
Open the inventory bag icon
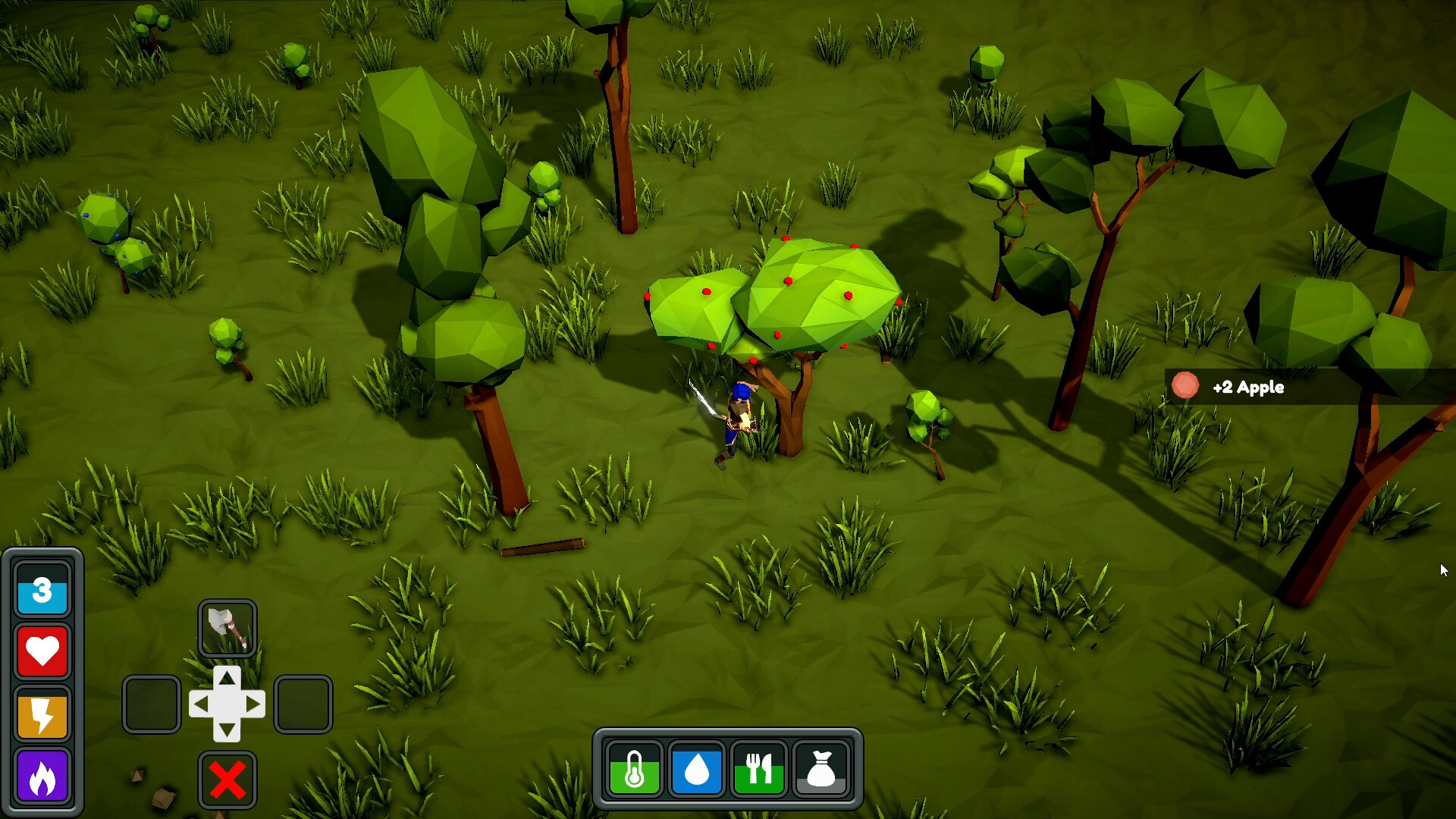pos(822,770)
